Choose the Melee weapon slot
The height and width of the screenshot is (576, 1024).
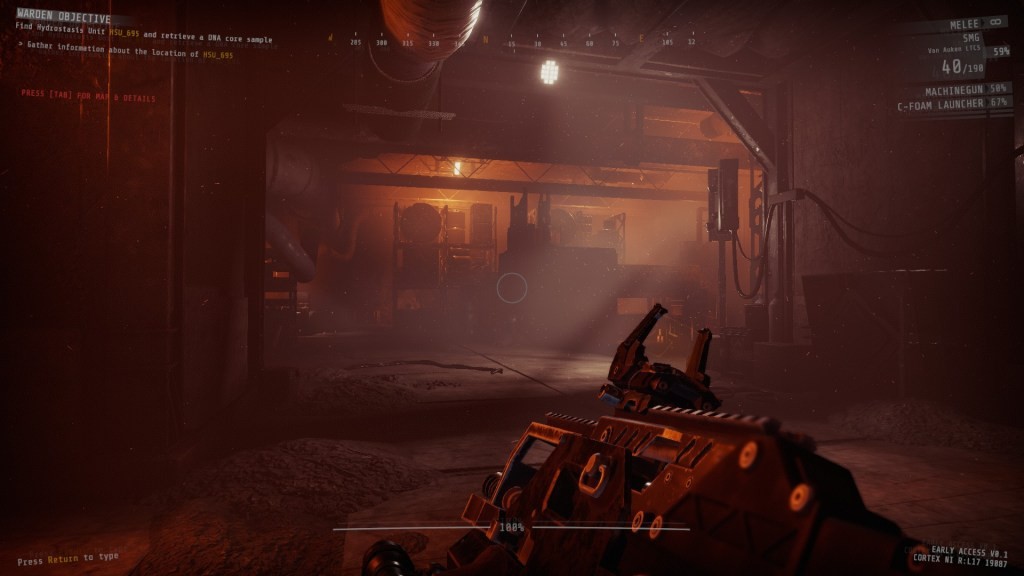[964, 22]
